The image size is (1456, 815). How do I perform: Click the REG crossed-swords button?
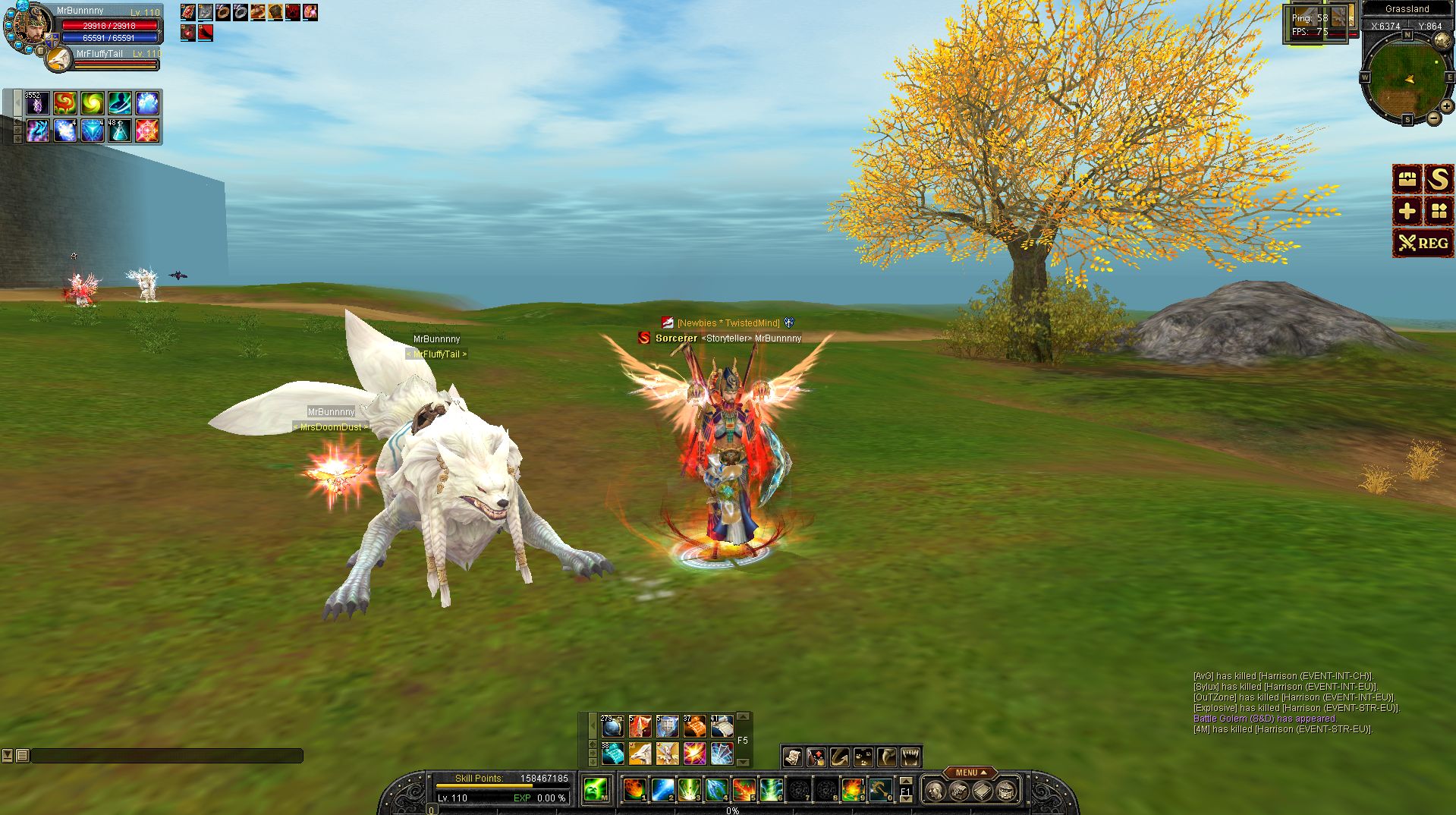1423,243
